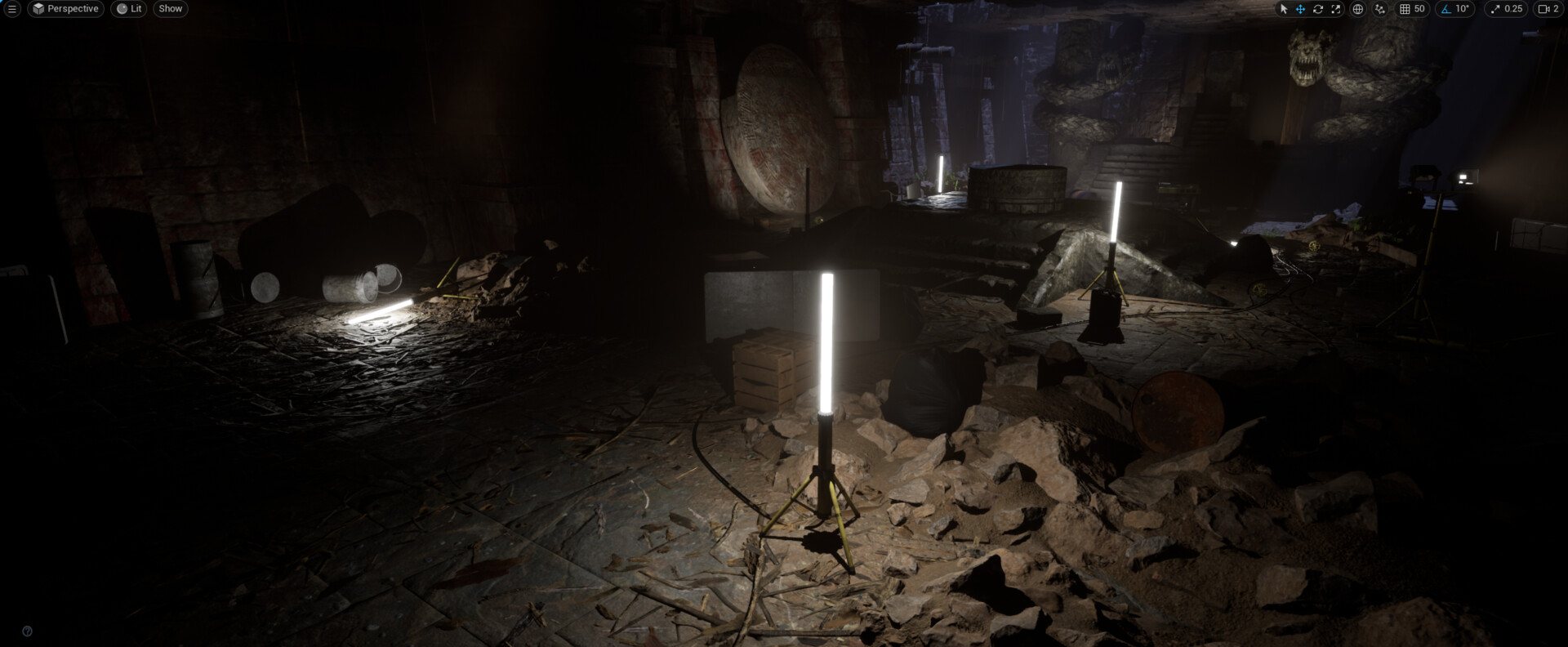The width and height of the screenshot is (1568, 647).
Task: Toggle the surface snapping icon
Action: [x=1380, y=9]
